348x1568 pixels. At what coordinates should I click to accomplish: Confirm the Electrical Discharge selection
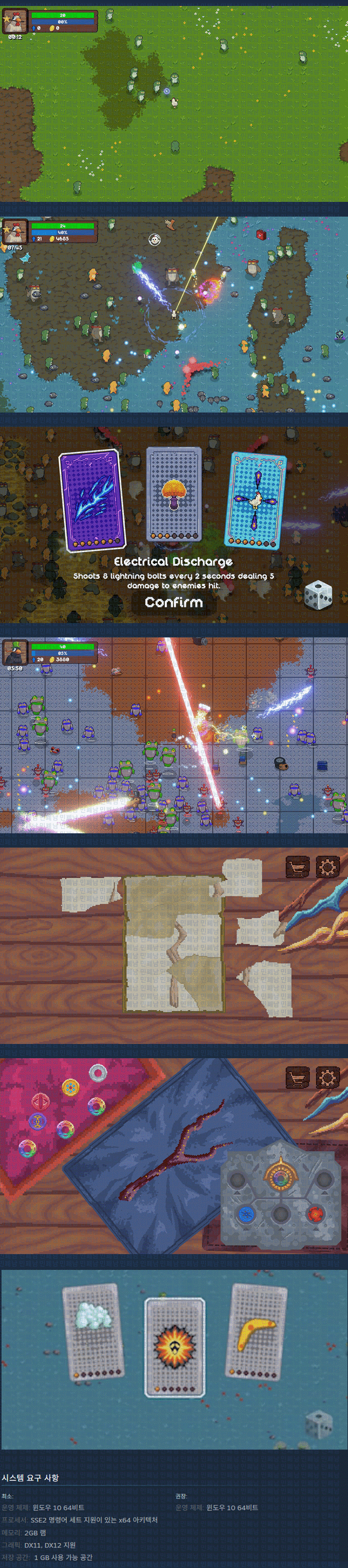(174, 602)
